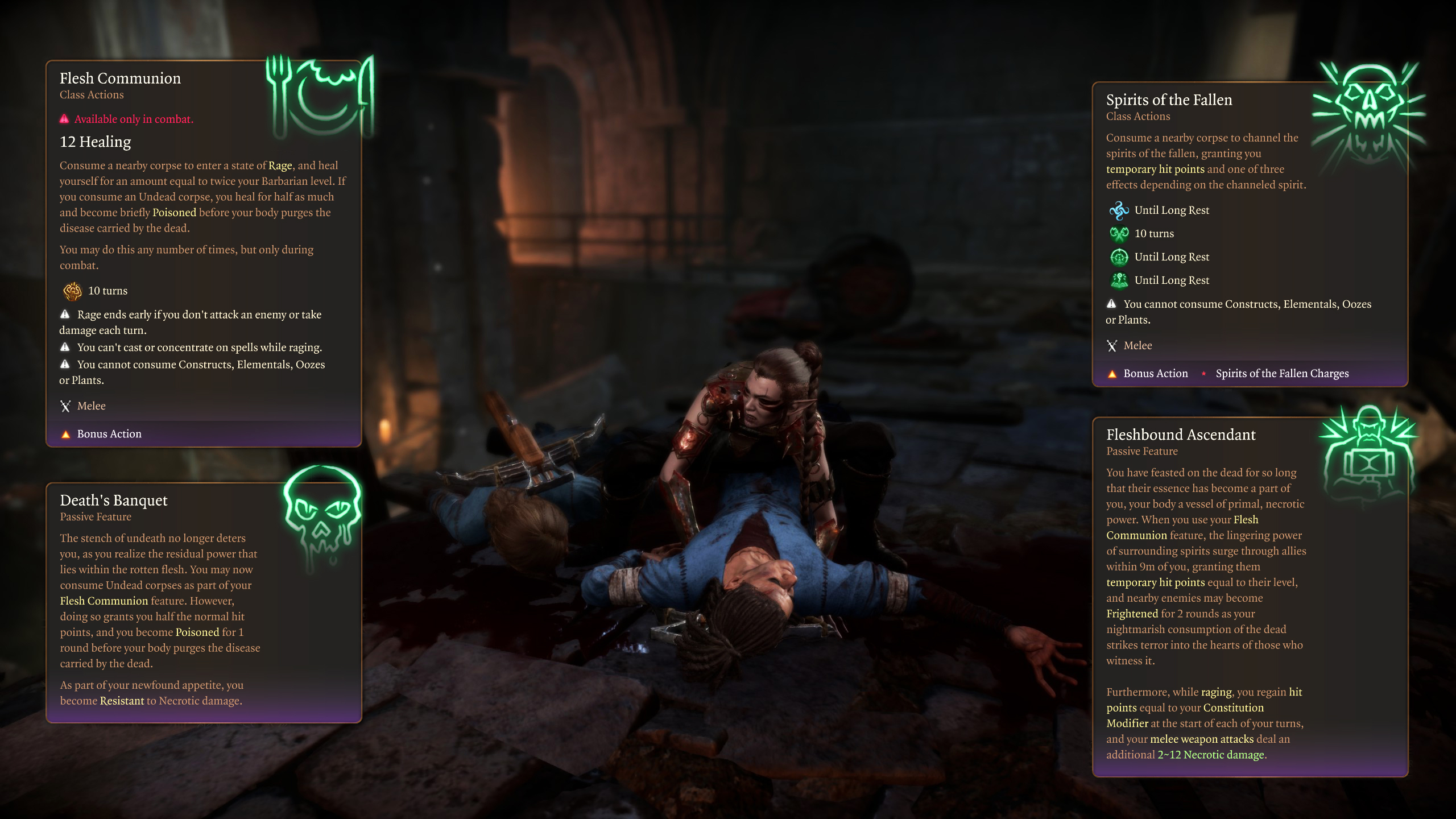The width and height of the screenshot is (1456, 819).
Task: Click the Frightened keyword in Fleshbound Ascendant
Action: (1132, 614)
